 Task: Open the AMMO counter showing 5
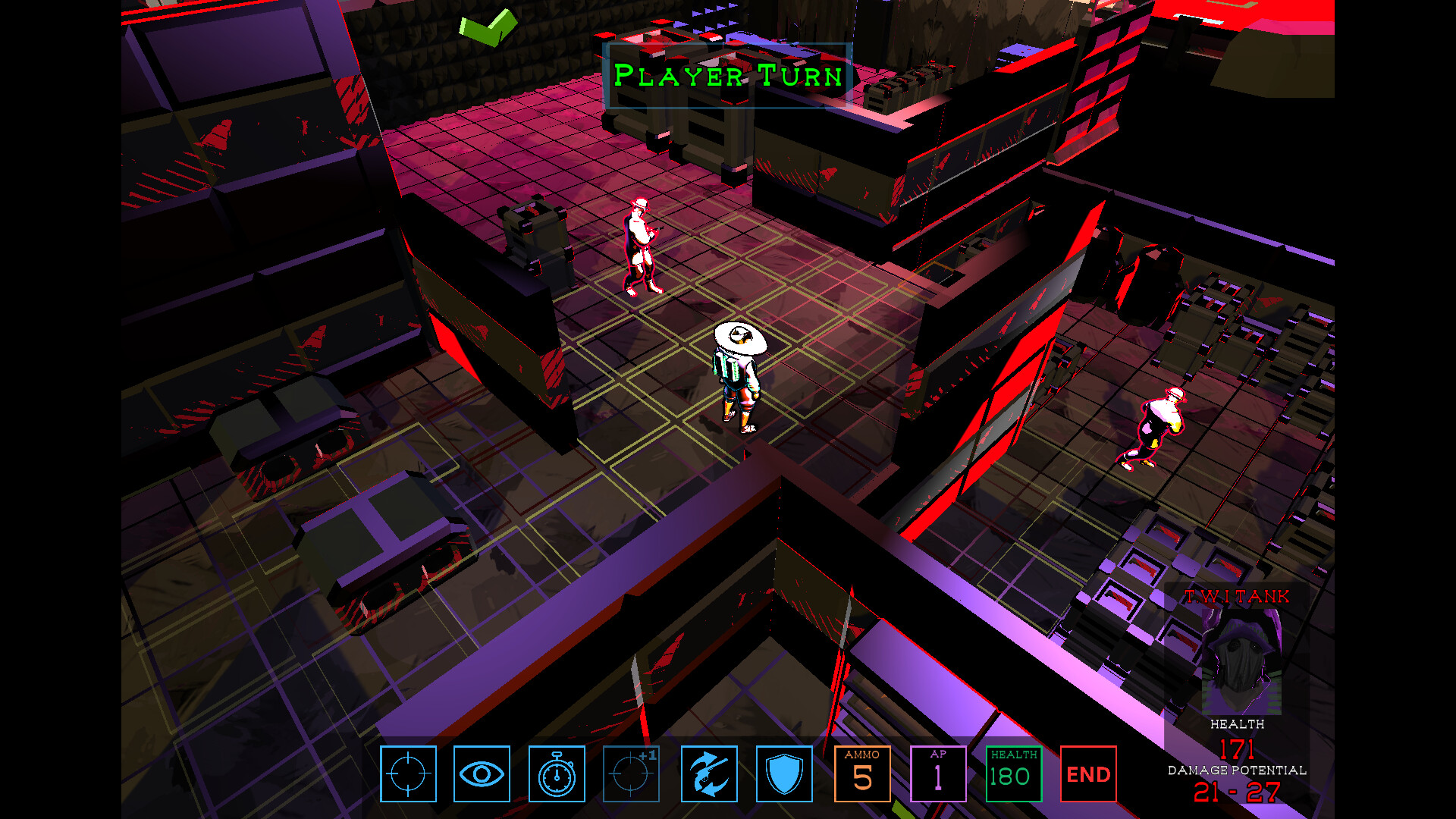(863, 774)
